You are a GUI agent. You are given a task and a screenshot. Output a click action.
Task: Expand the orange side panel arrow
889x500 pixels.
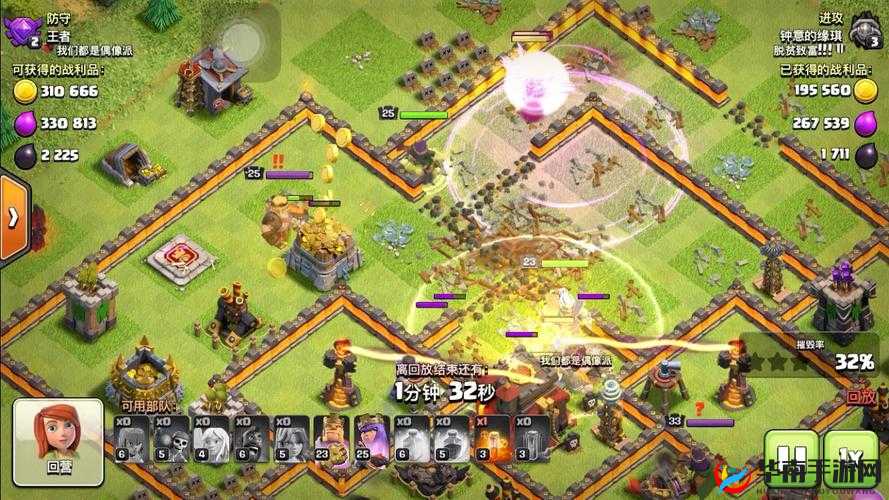12,218
